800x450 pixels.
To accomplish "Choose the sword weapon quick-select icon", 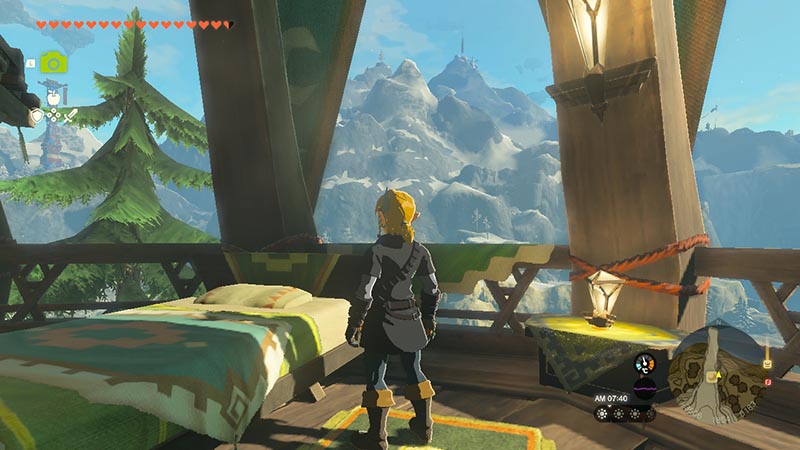I will 70,116.
